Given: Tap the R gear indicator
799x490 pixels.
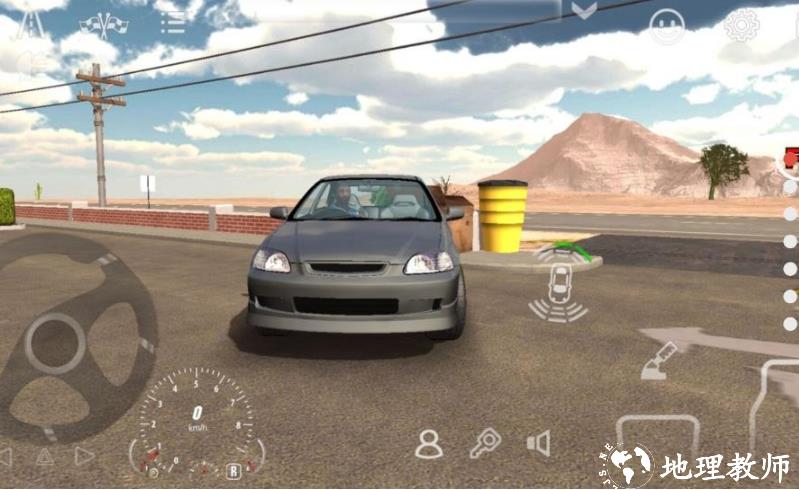Looking at the screenshot, I should tap(233, 470).
